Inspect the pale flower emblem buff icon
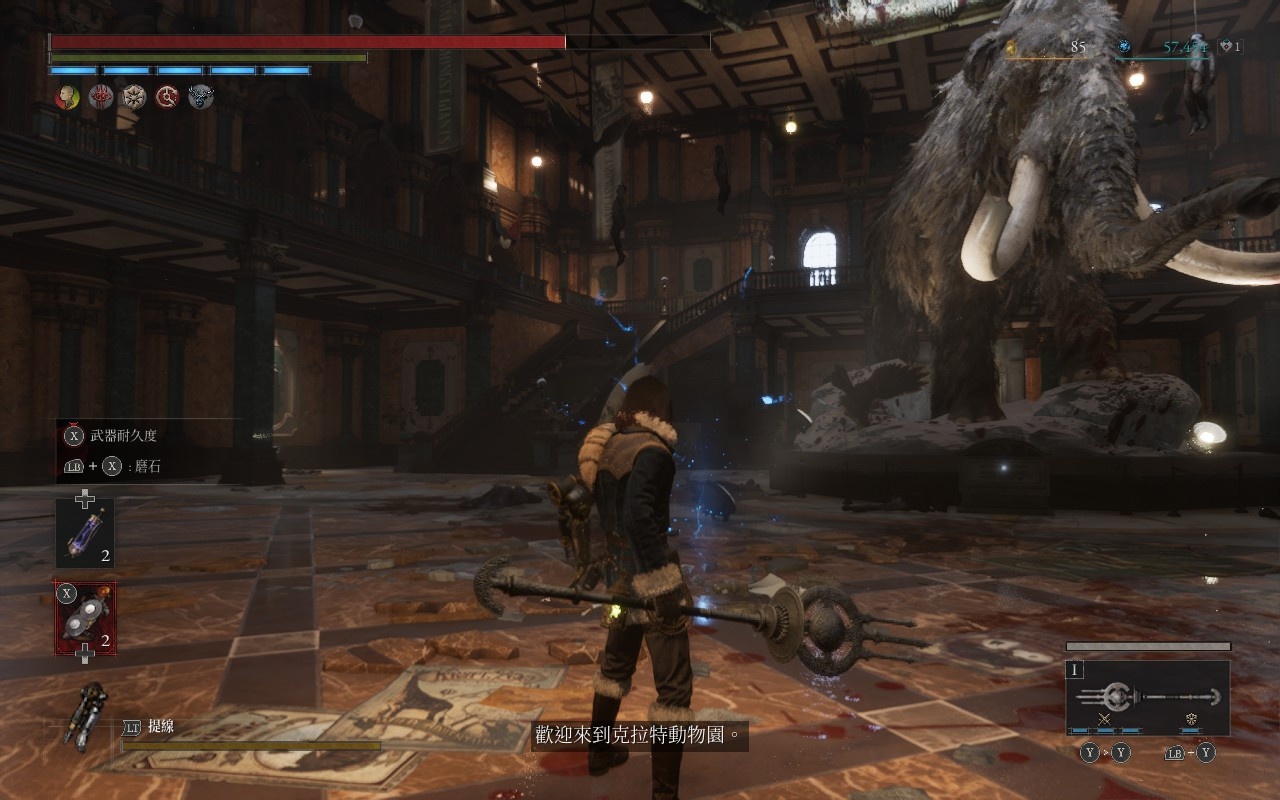 pos(134,97)
